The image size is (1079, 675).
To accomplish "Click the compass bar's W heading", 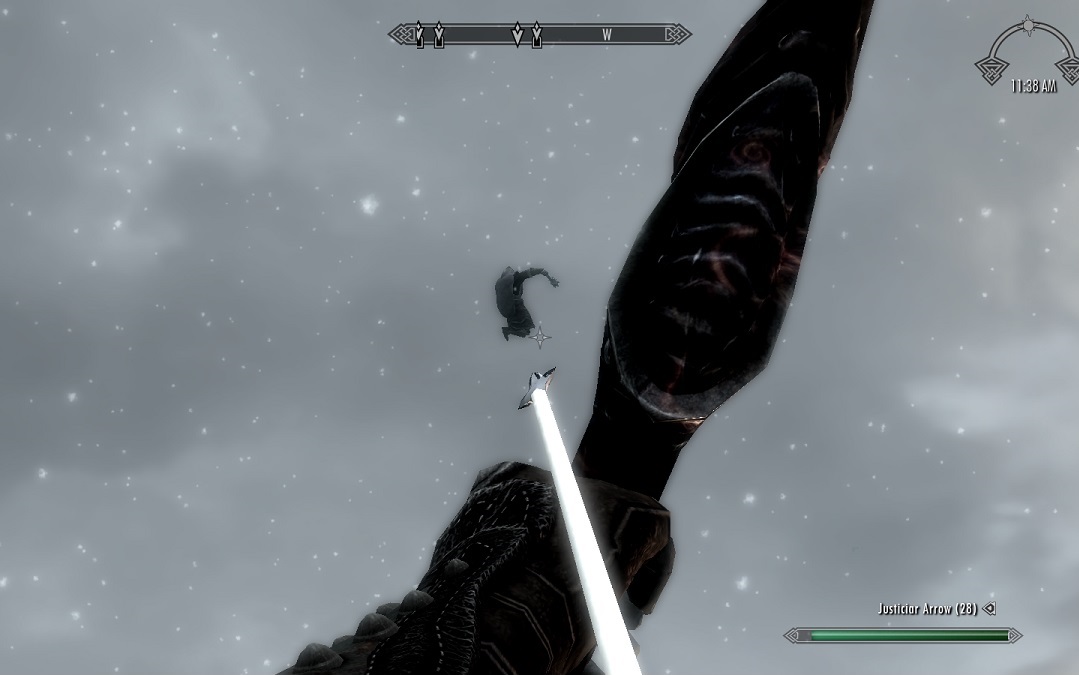I will click(x=607, y=35).
